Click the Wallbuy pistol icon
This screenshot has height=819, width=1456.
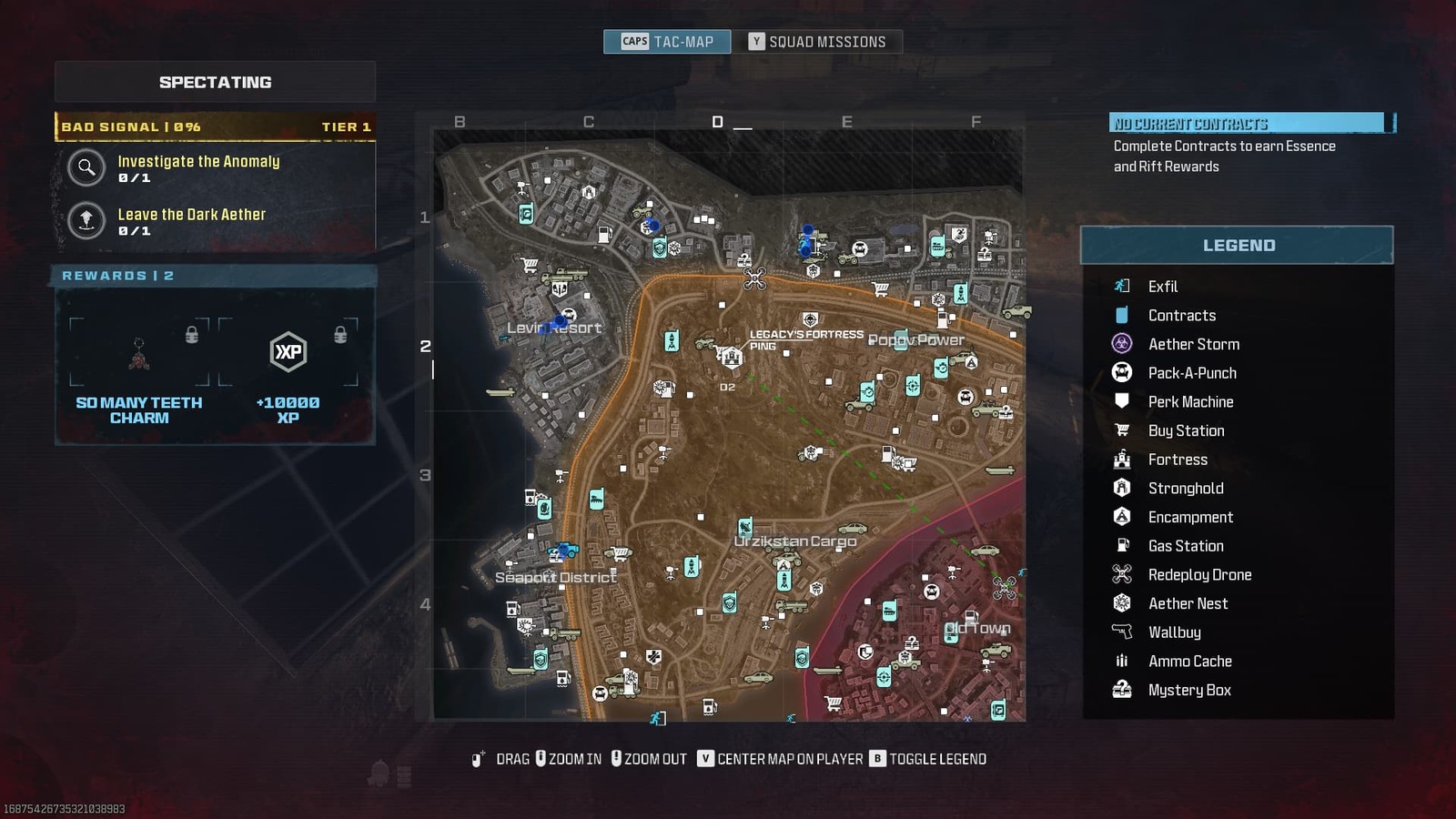pos(1122,632)
